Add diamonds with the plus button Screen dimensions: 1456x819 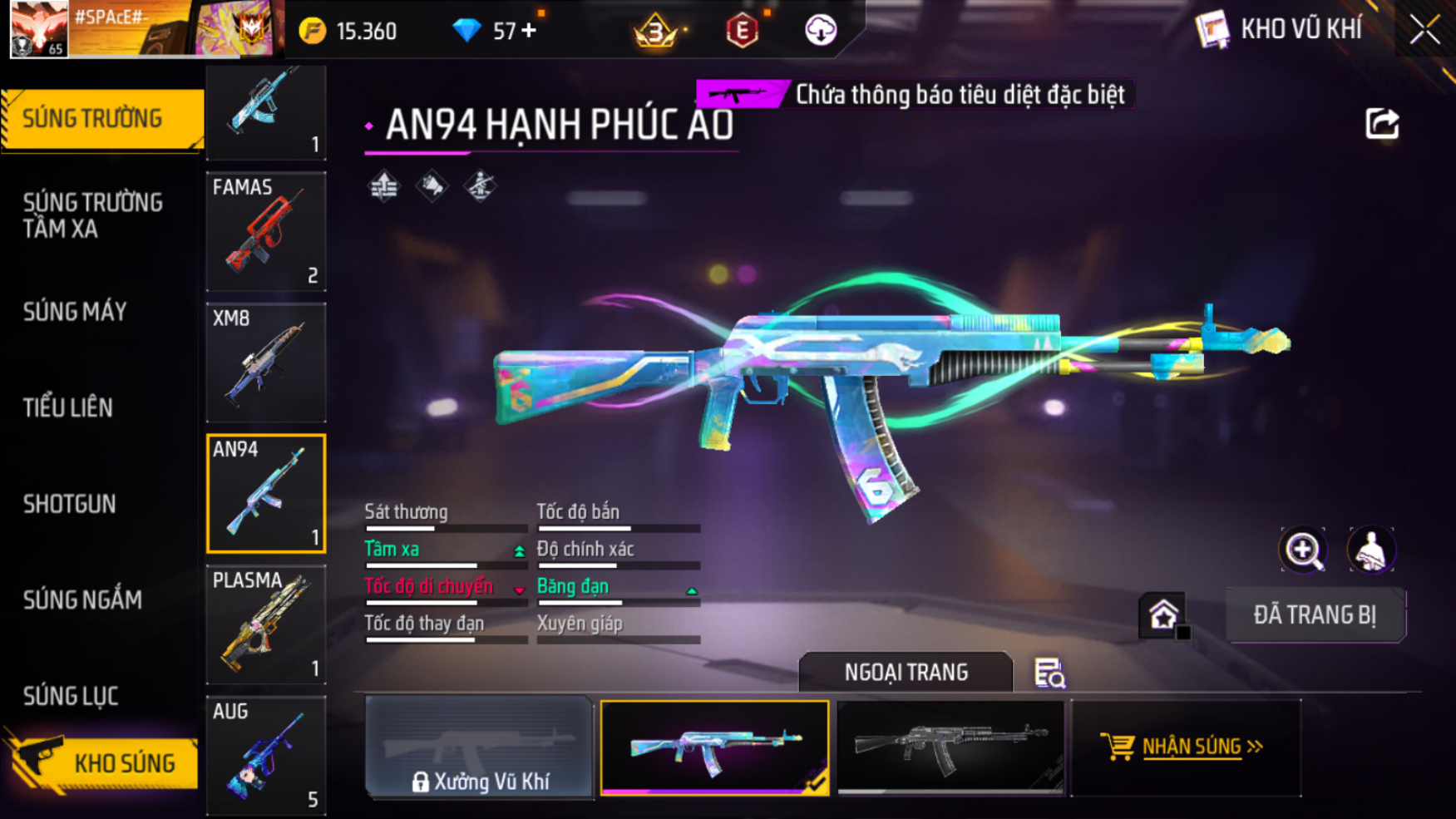tap(529, 31)
